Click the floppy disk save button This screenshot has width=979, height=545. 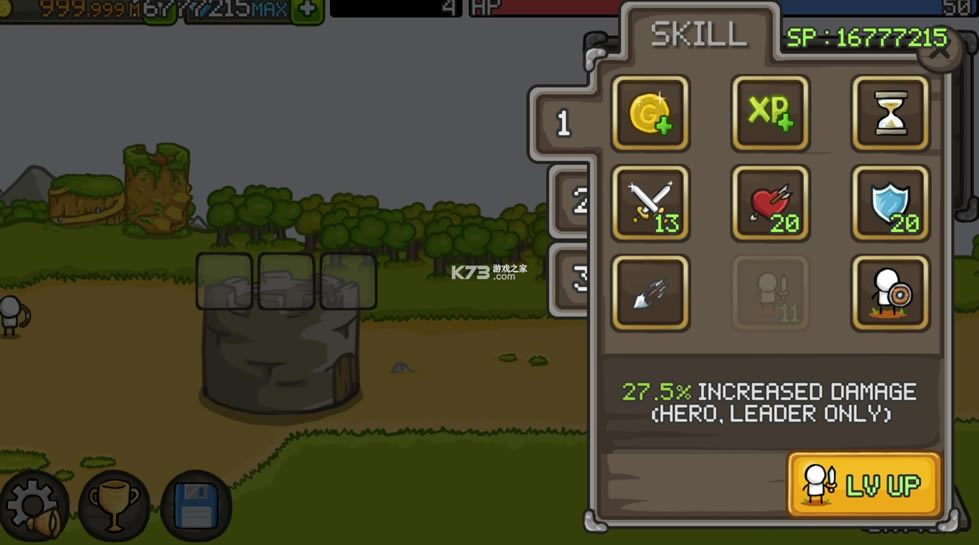[x=195, y=506]
